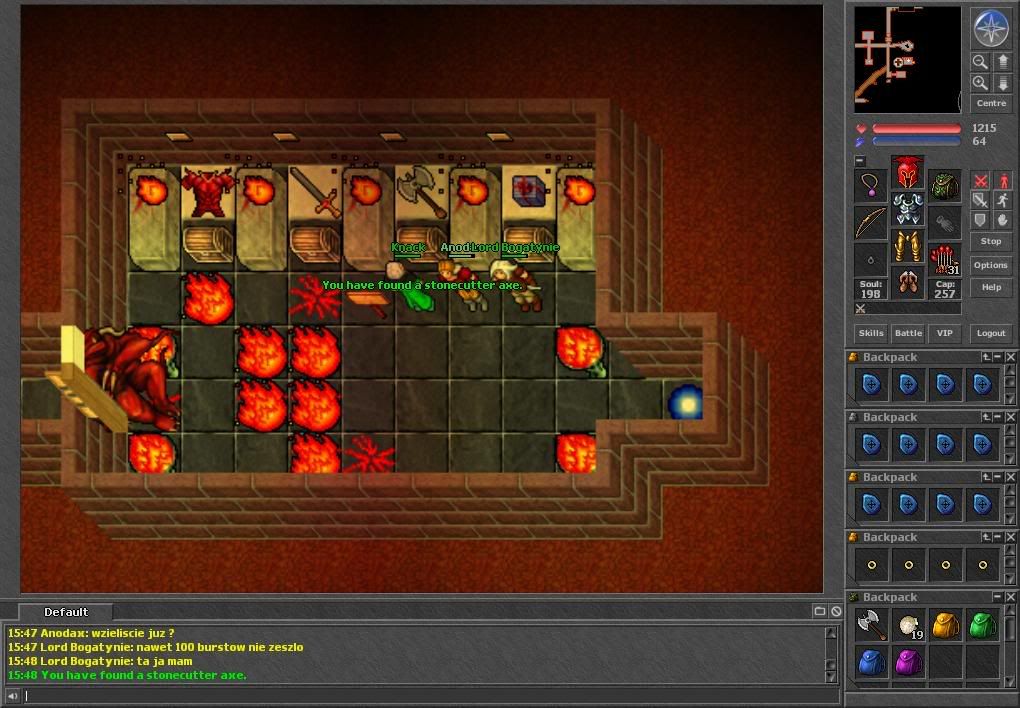The image size is (1020, 708).
Task: Select the stonecutter axe in the backpack
Action: coord(871,626)
